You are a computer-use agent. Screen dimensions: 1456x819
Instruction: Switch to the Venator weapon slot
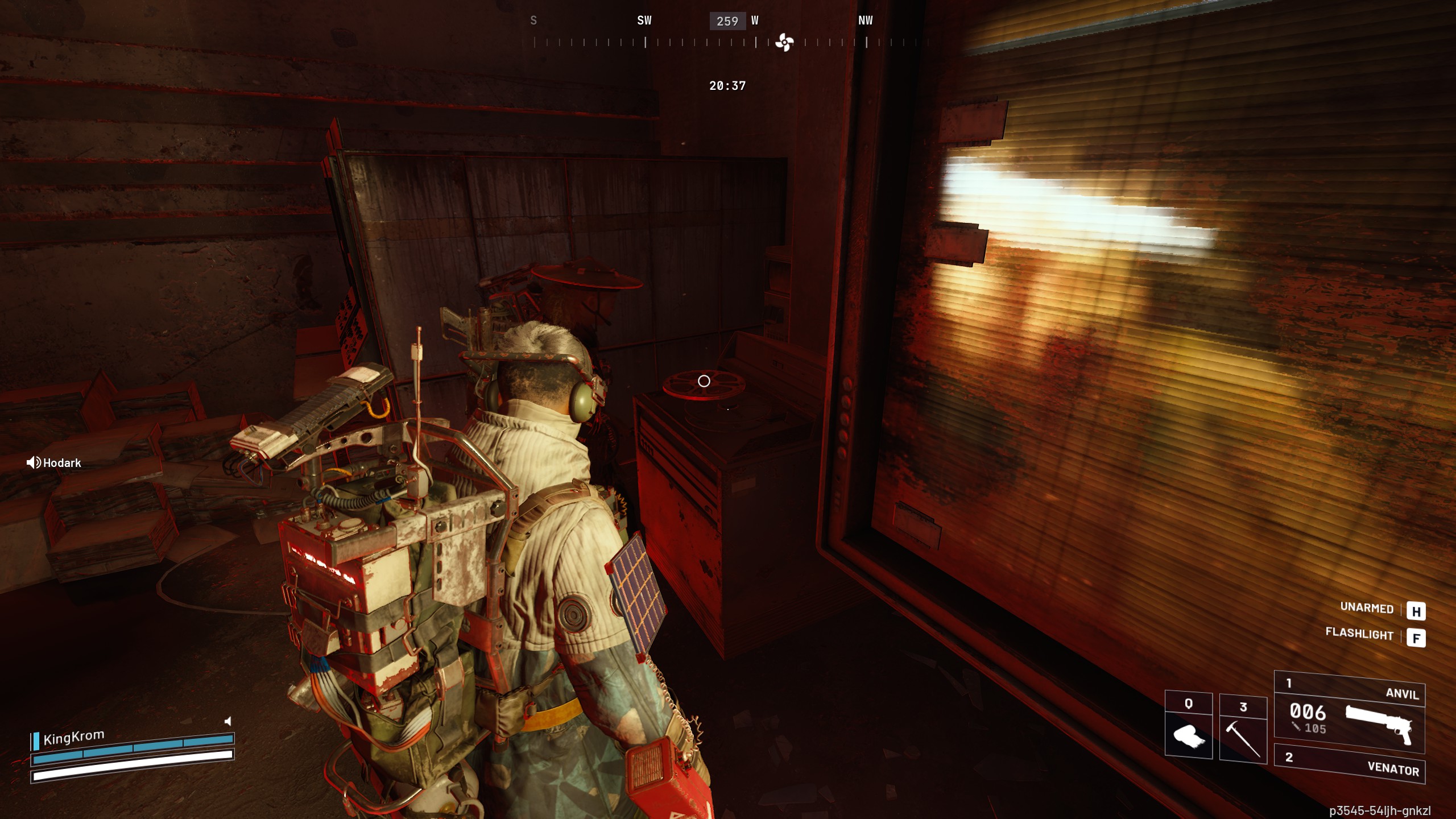coord(1349,763)
